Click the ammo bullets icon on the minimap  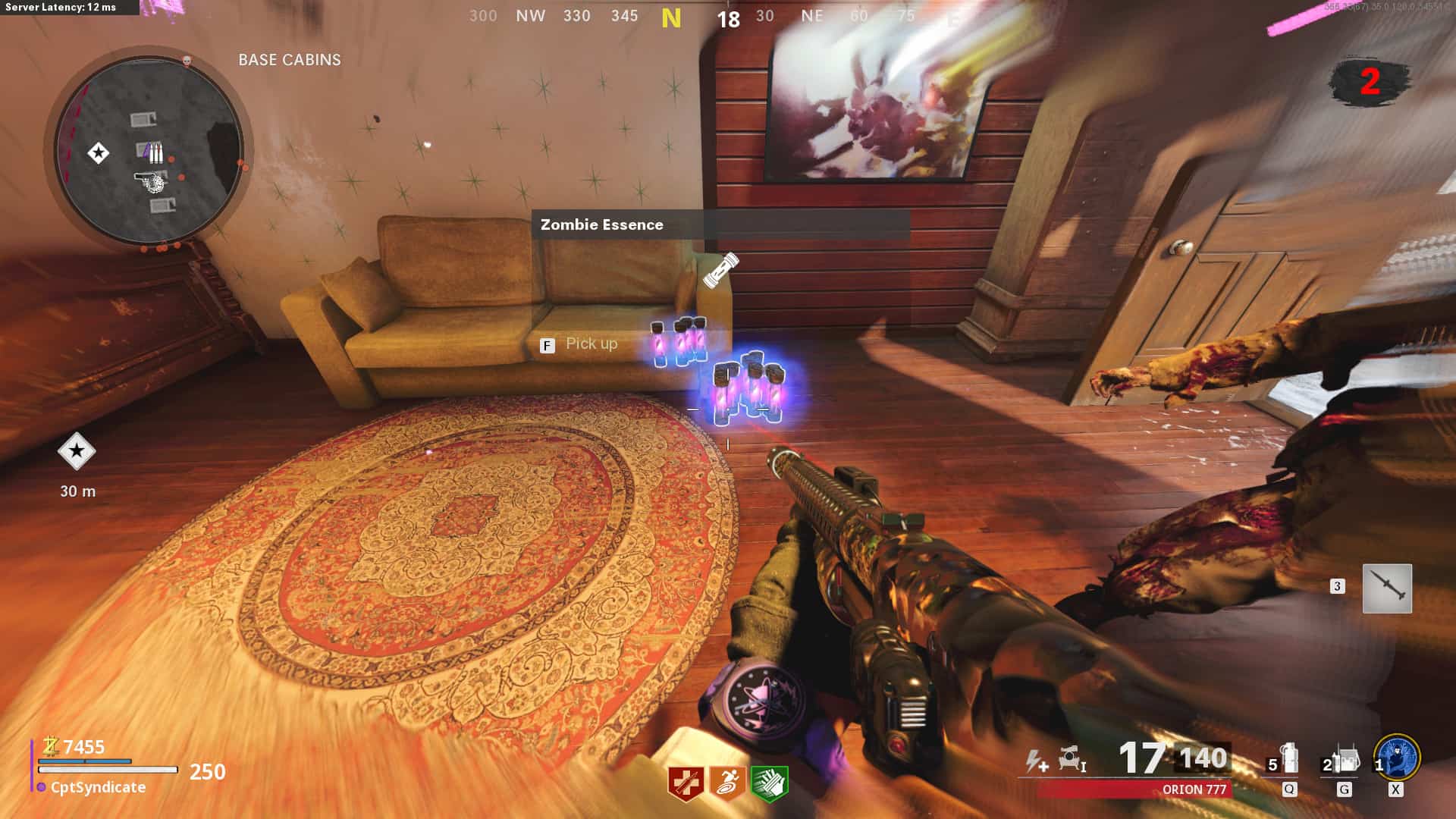(155, 153)
